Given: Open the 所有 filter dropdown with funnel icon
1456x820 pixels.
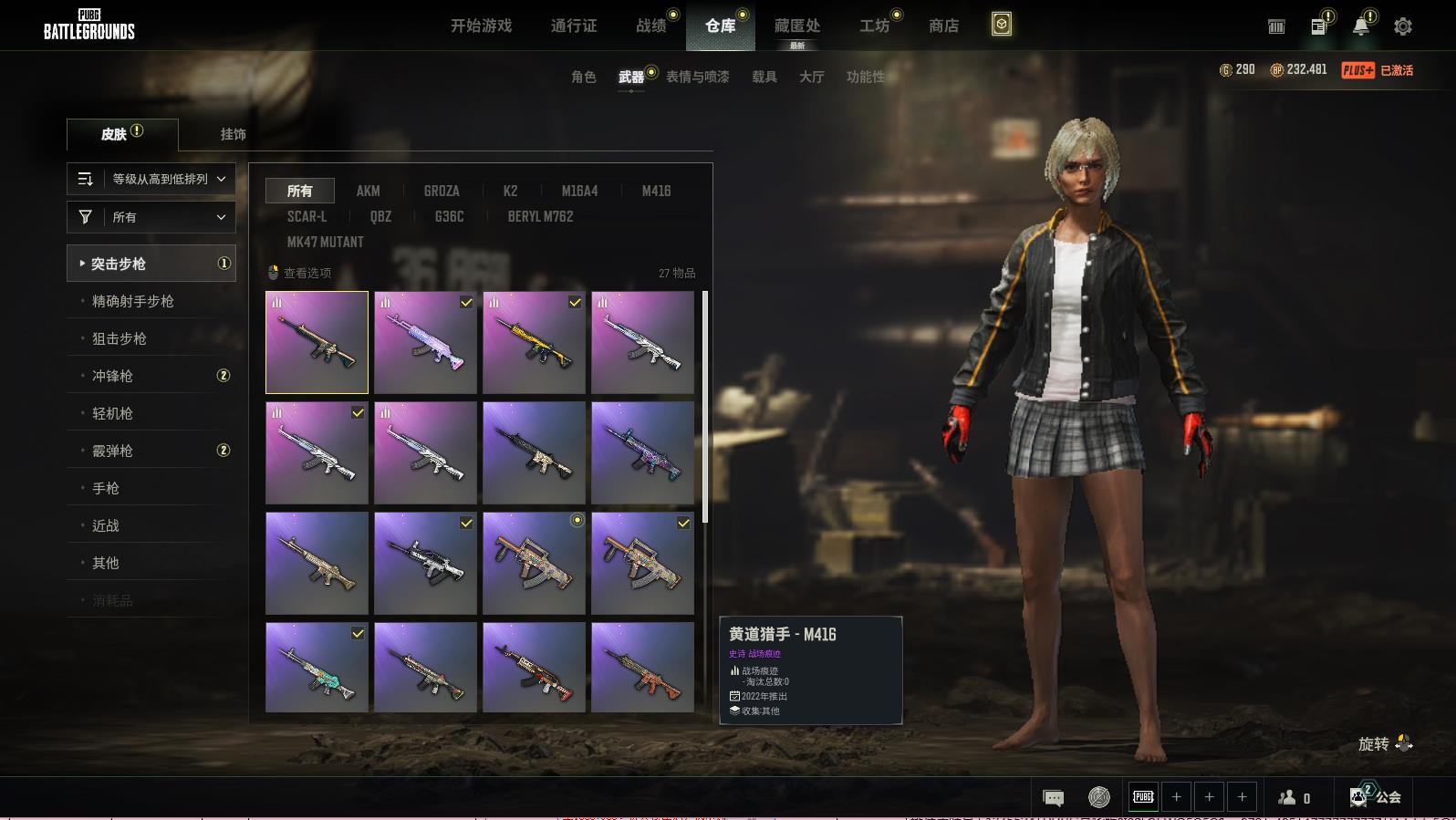Looking at the screenshot, I should pos(151,217).
